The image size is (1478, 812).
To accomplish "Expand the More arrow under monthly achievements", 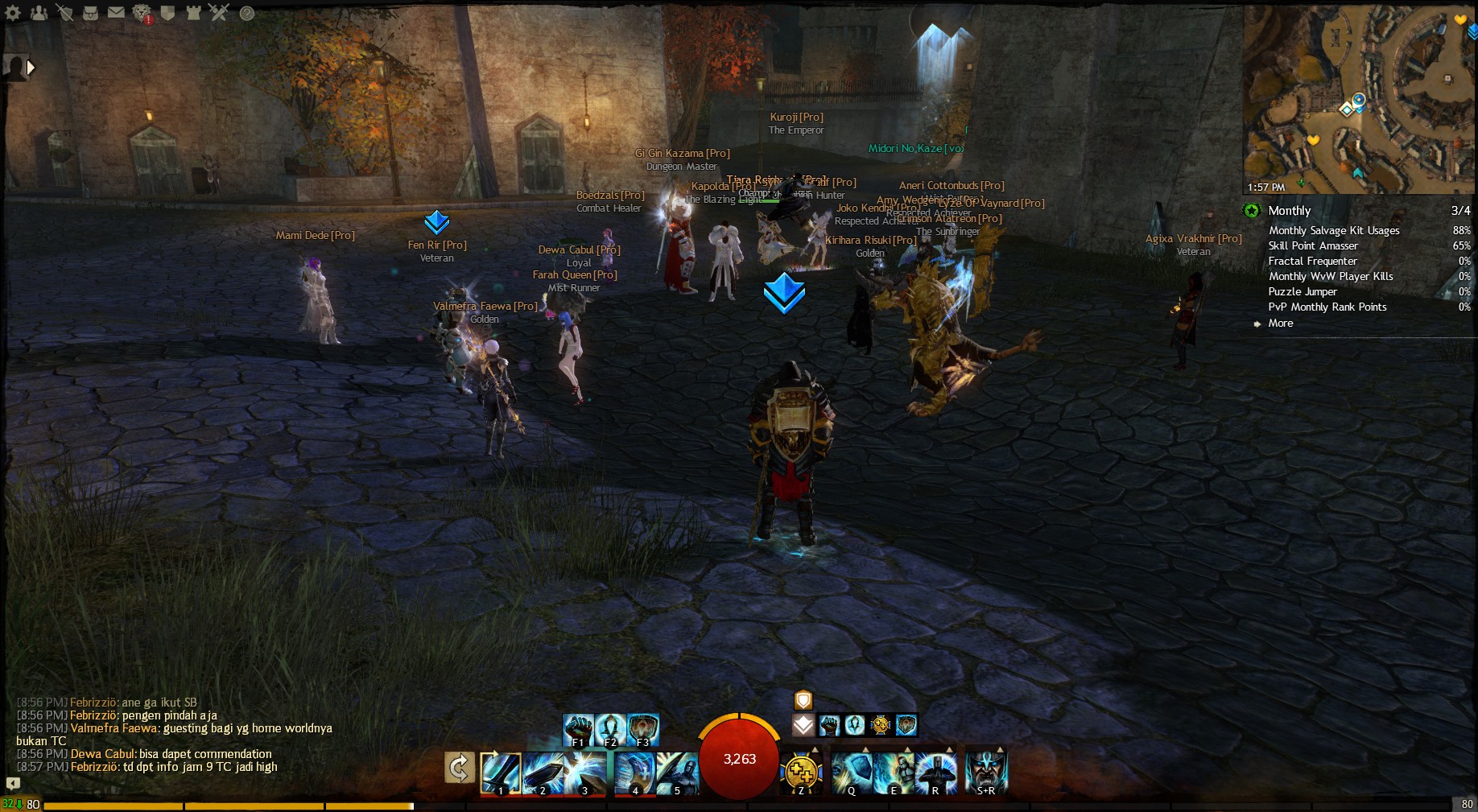I will point(1259,324).
